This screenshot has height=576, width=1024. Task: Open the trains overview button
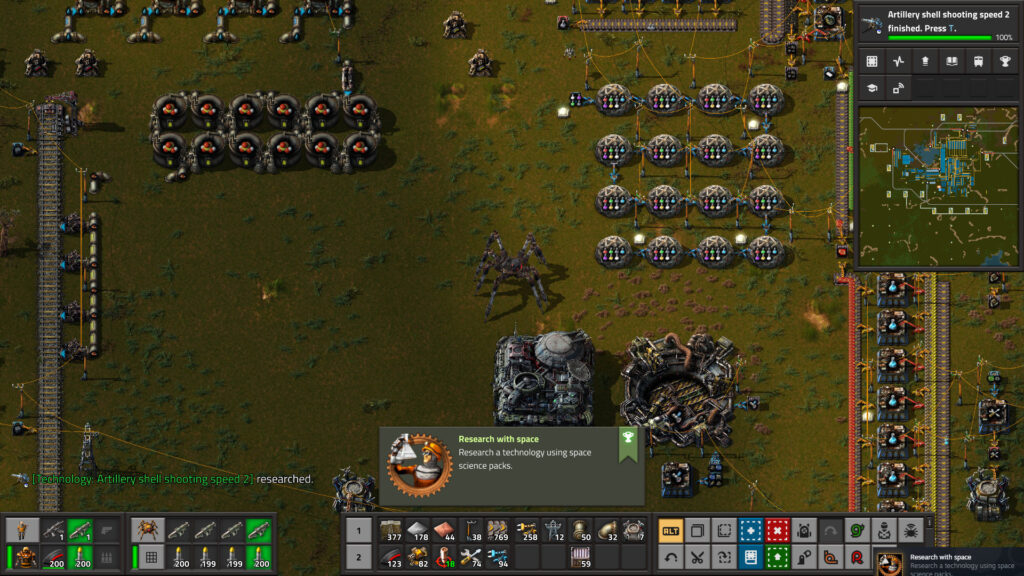(977, 61)
